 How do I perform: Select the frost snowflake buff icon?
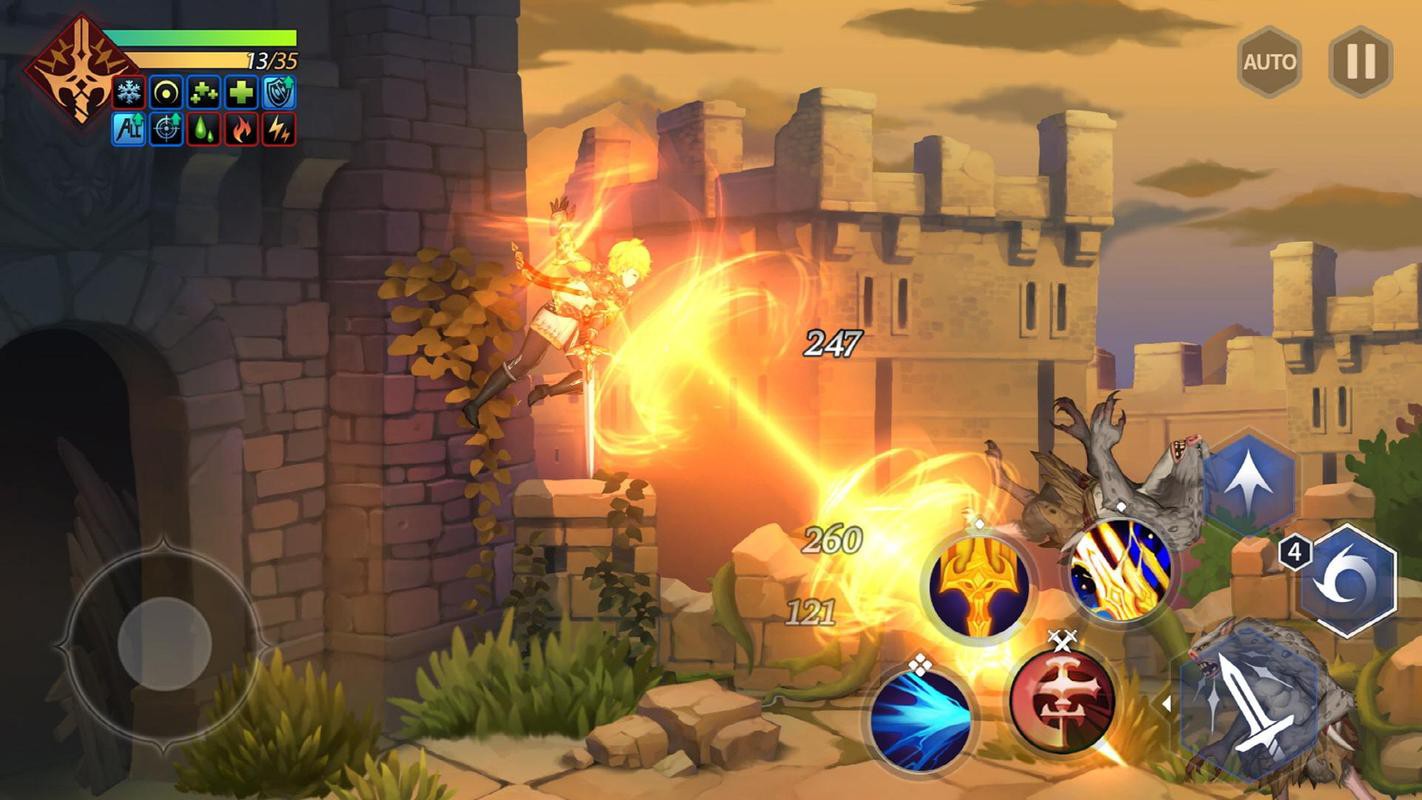point(127,90)
